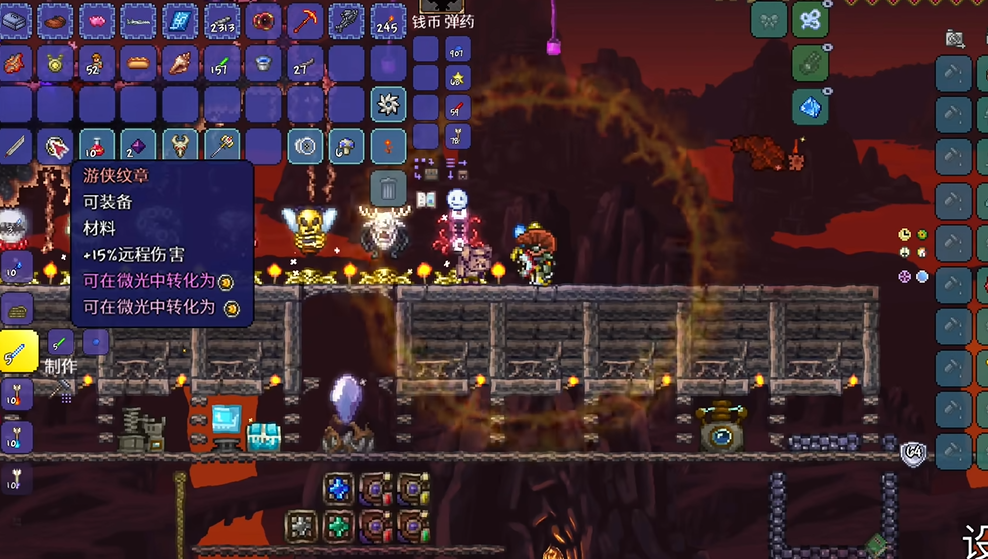Select the gold medallion emblem slot
Image resolution: width=988 pixels, height=559 pixels.
click(54, 62)
